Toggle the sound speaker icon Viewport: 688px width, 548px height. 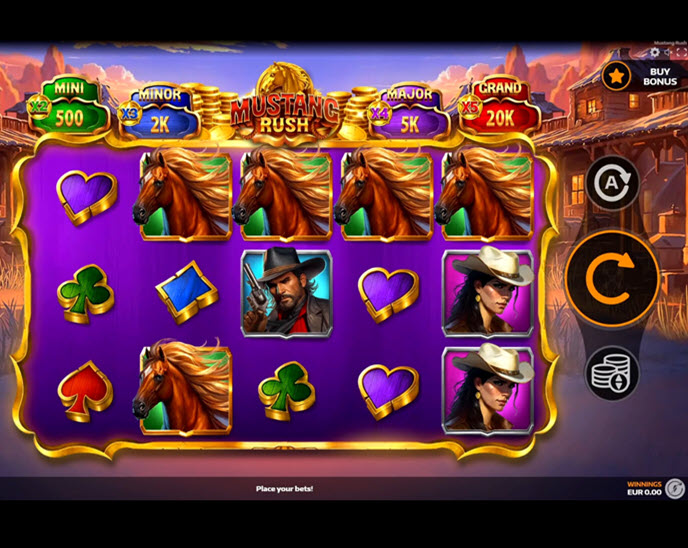668,52
